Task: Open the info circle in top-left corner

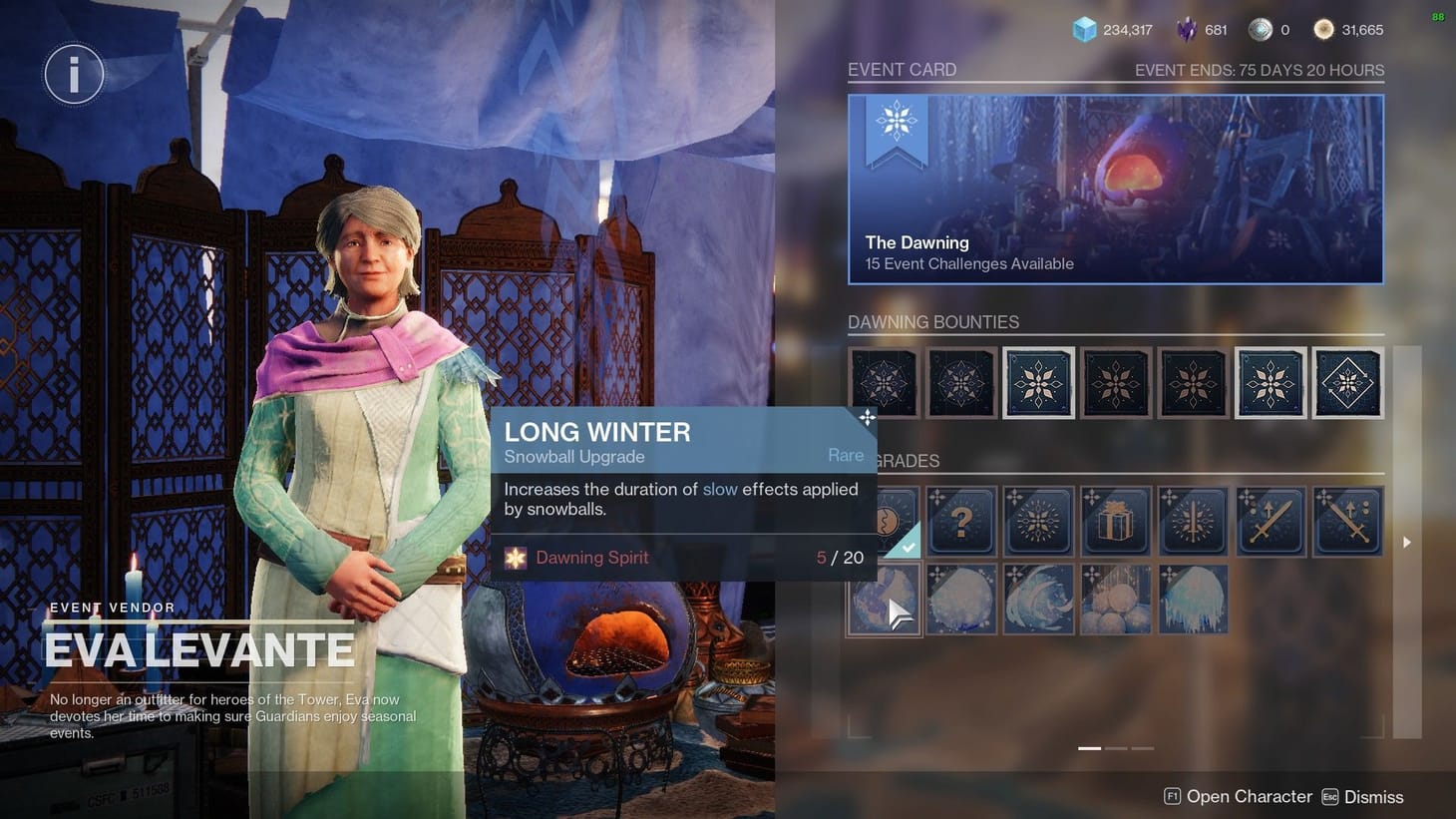Action: pos(73,74)
